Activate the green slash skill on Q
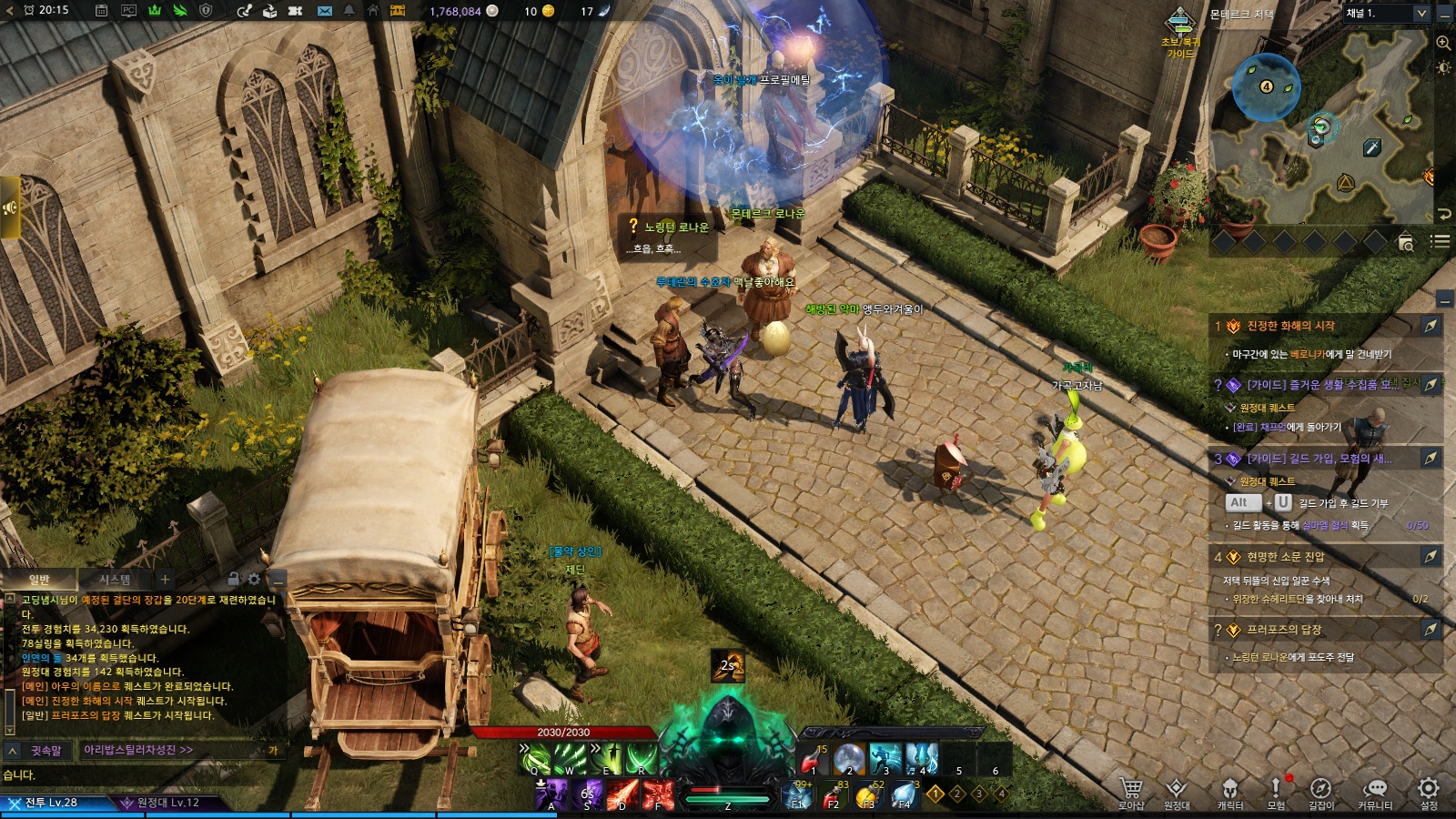Image resolution: width=1456 pixels, height=819 pixels. (x=536, y=758)
